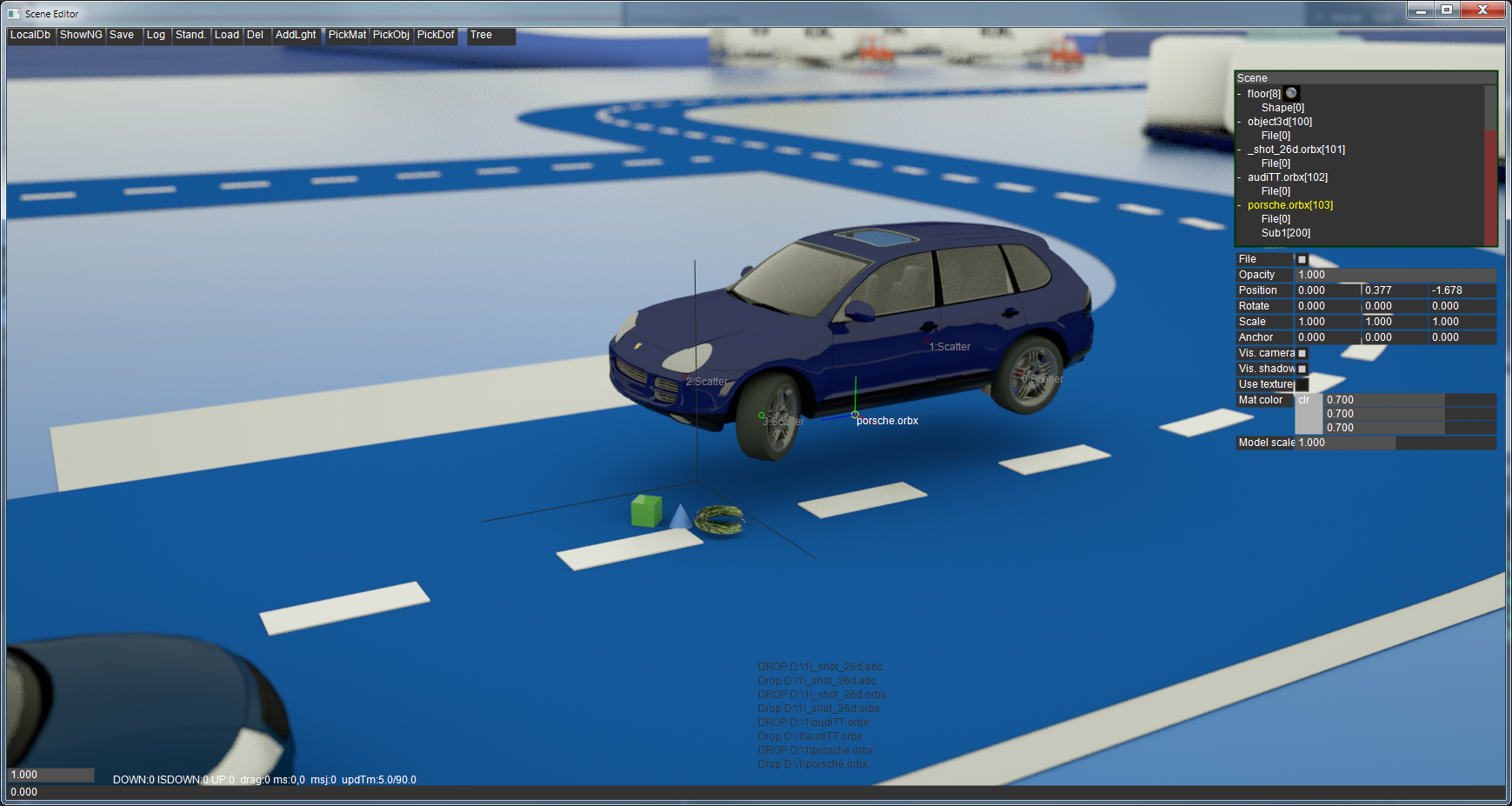
Task: Toggle the Tree panel button
Action: (x=481, y=36)
